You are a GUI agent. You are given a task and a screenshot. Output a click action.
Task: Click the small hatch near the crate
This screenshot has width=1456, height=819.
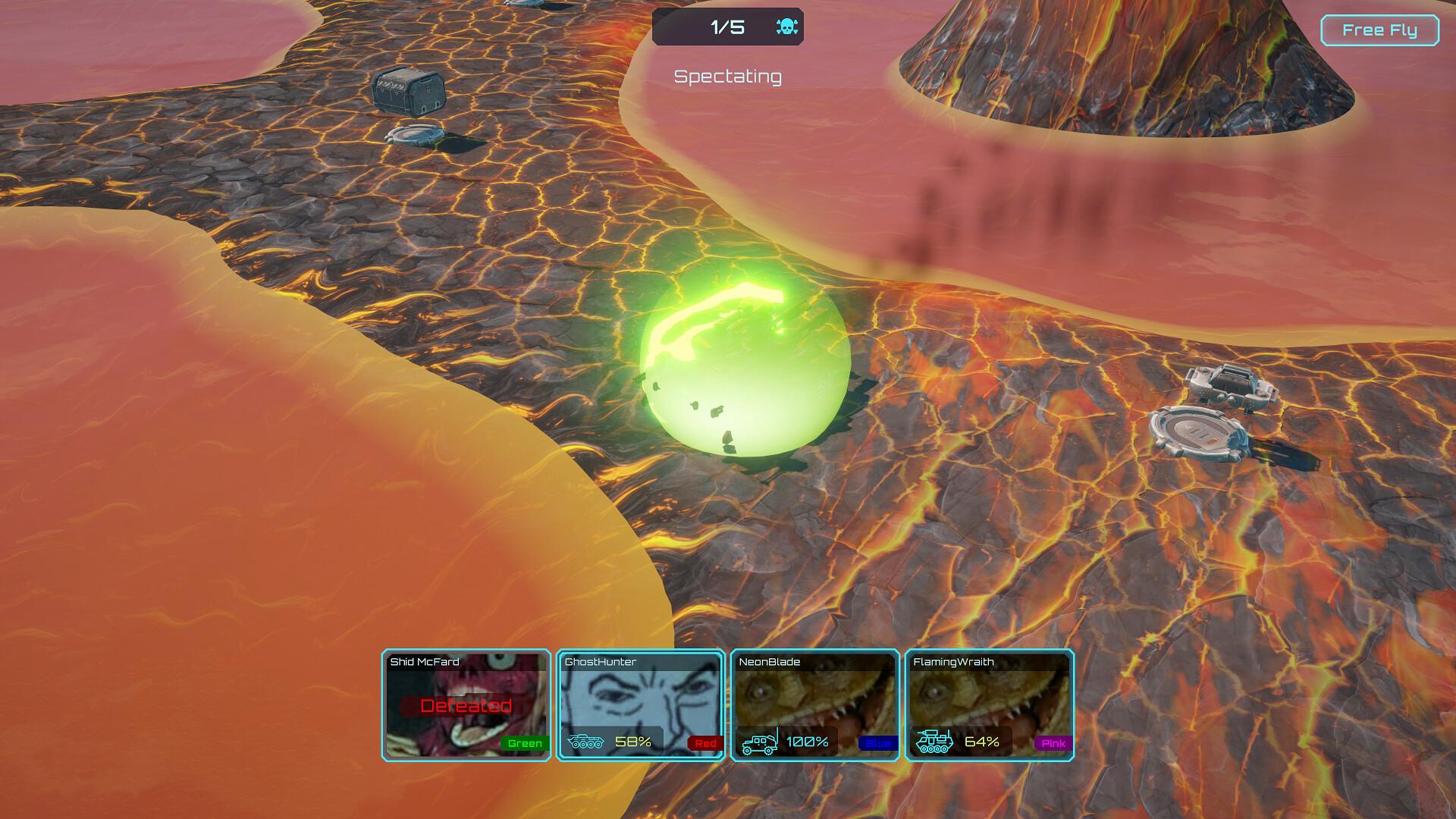point(416,136)
